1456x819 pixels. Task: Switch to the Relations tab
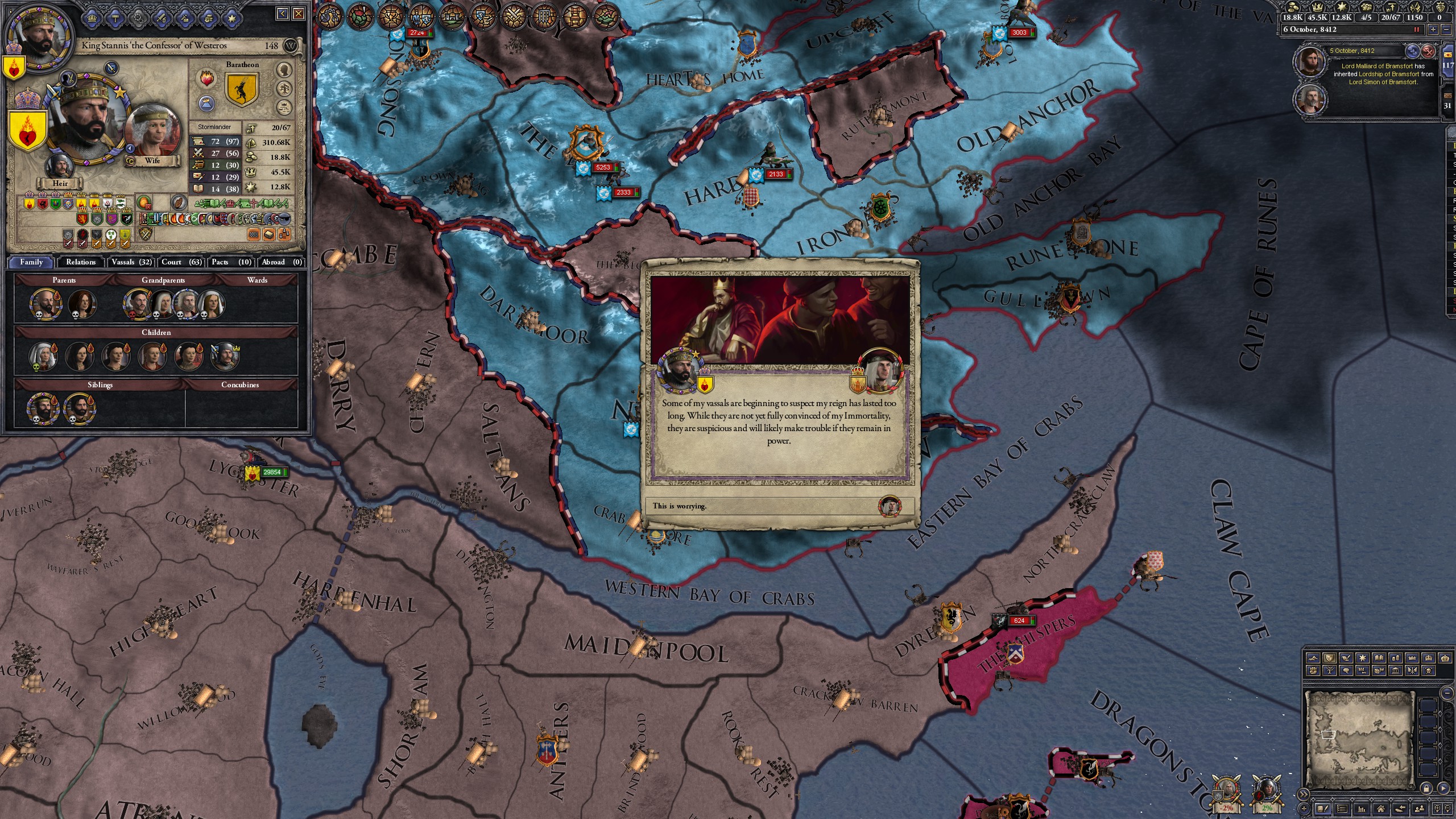click(x=80, y=262)
